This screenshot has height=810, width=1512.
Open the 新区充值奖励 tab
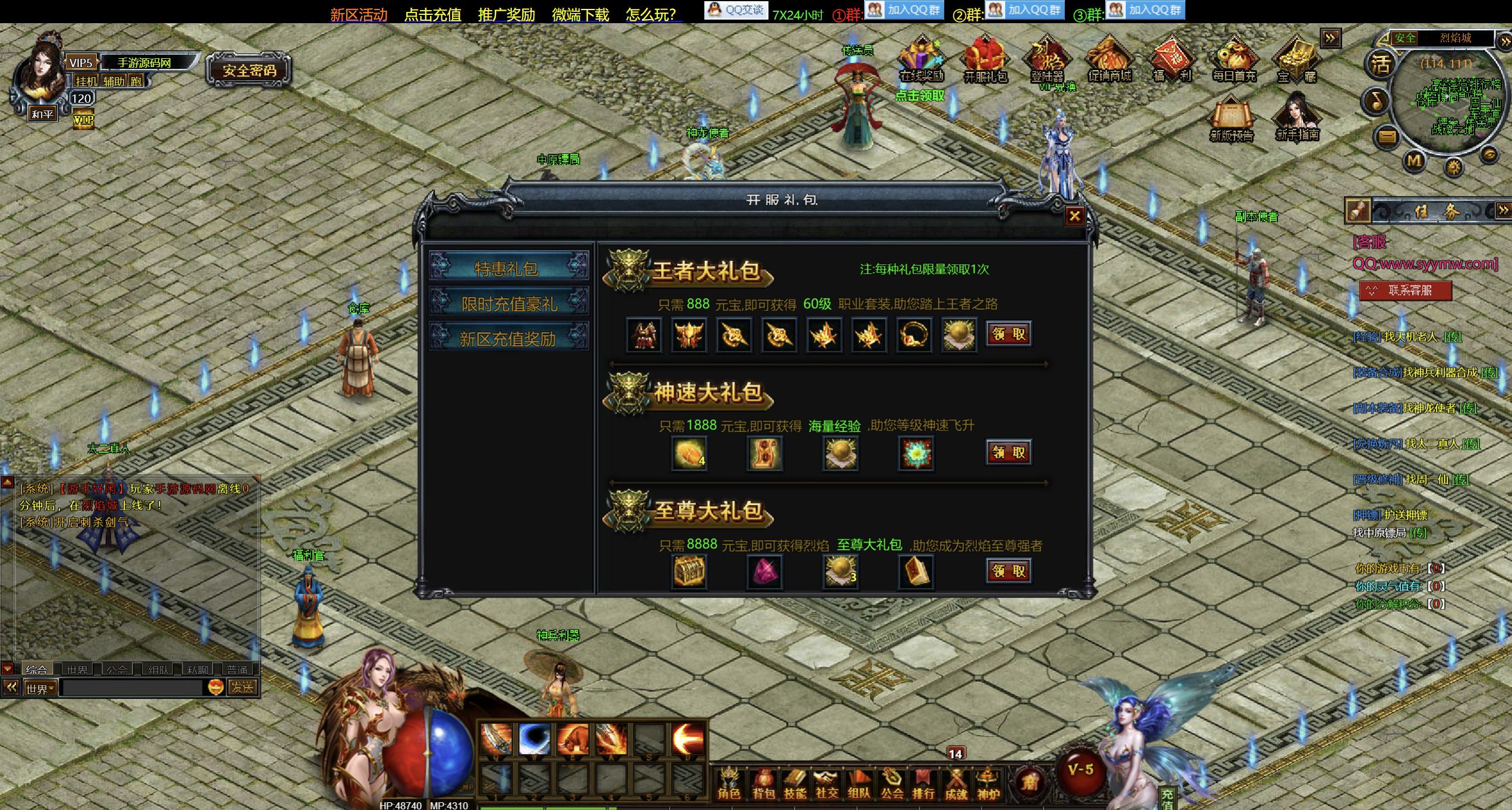pos(509,338)
